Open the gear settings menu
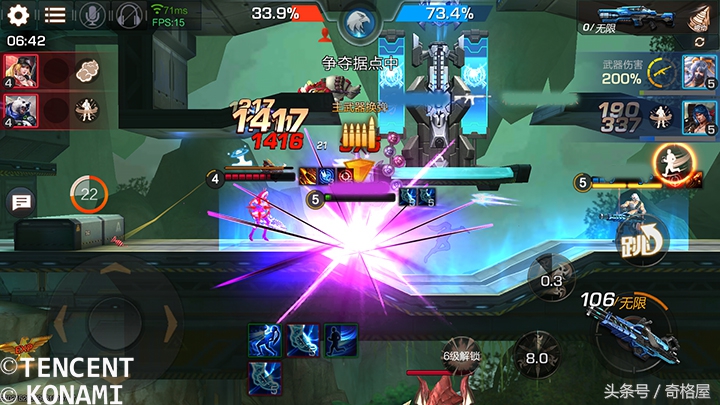The width and height of the screenshot is (720, 405). click(19, 15)
